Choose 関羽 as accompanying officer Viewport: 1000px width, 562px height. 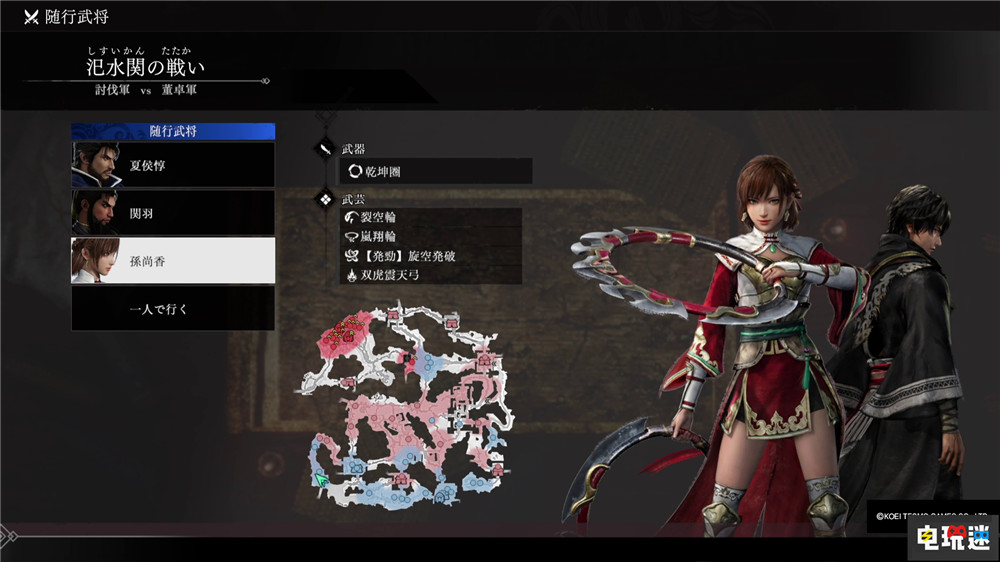[173, 213]
